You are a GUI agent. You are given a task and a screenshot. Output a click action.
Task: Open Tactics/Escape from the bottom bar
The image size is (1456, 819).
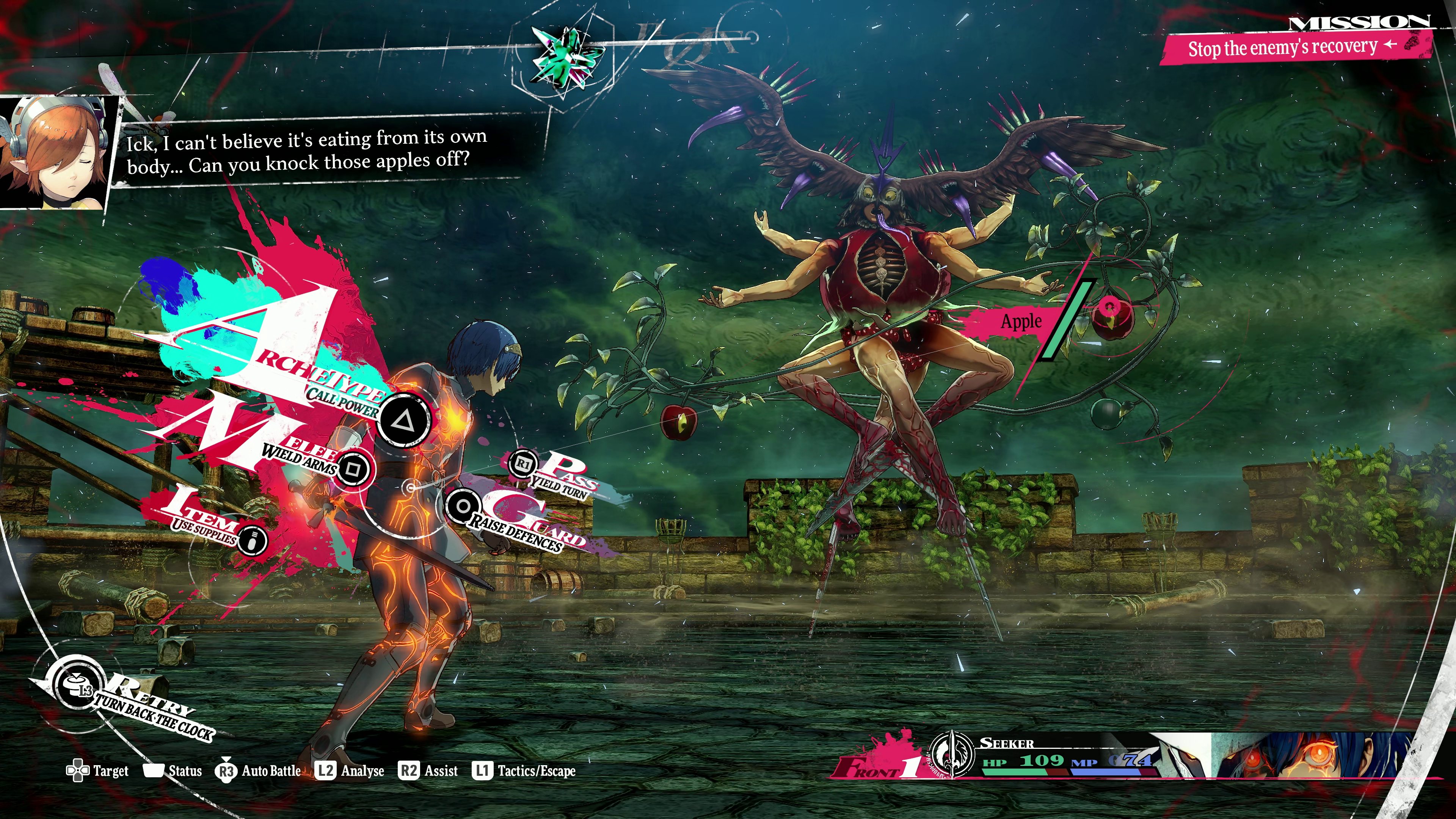coord(524,771)
